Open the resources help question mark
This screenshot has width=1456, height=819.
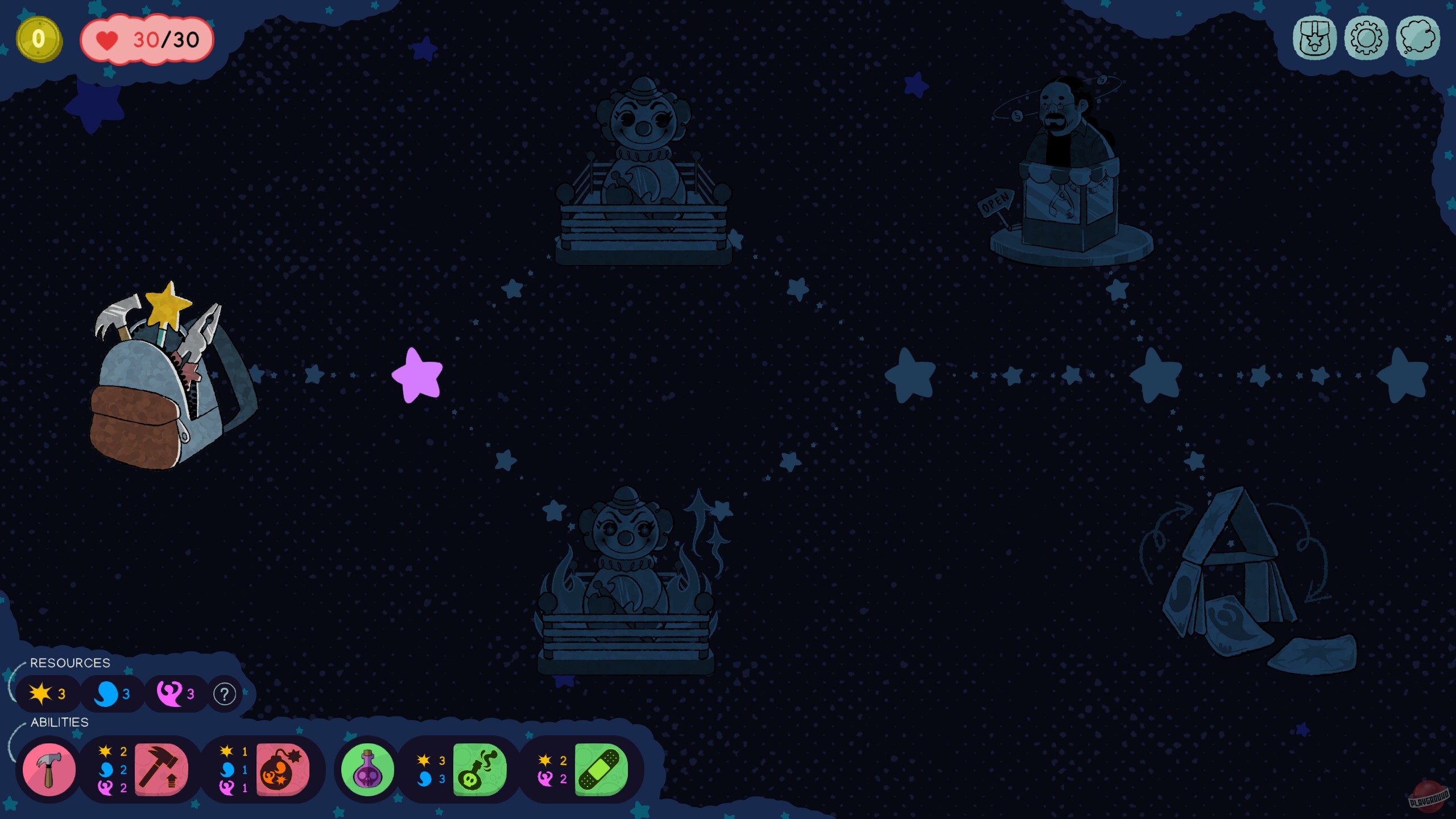(x=224, y=694)
